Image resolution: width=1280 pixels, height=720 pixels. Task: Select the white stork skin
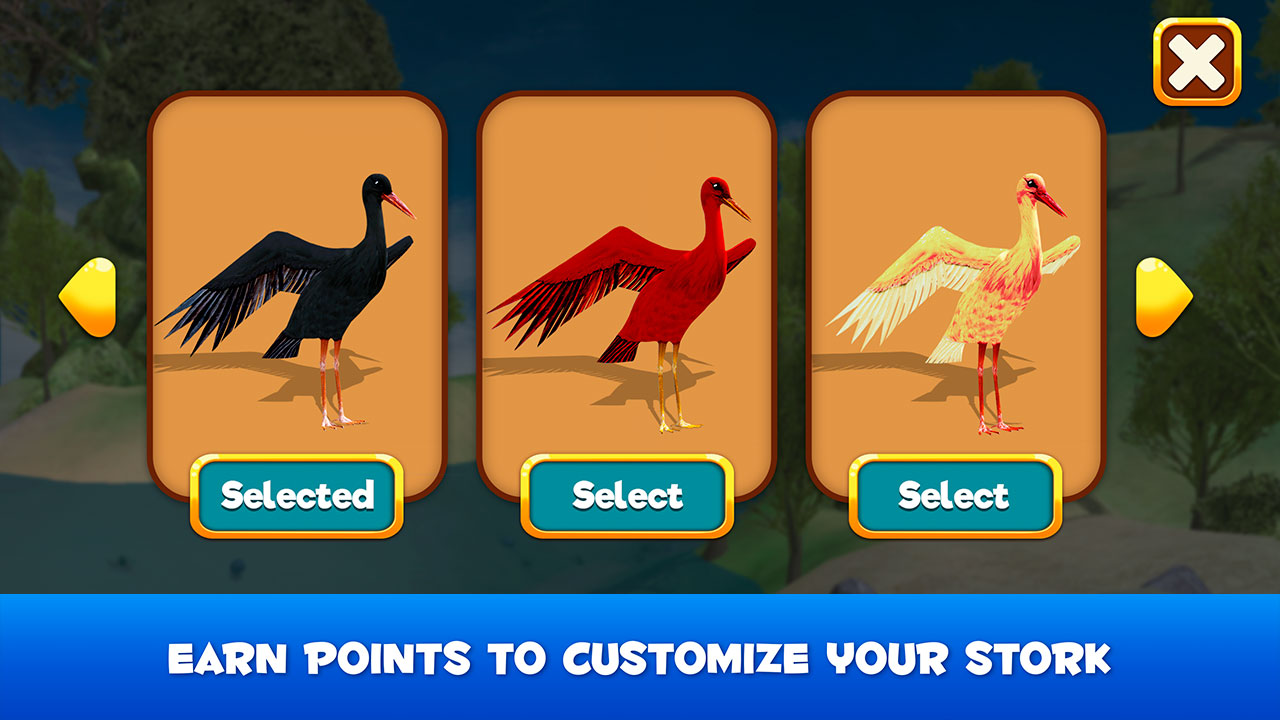click(x=953, y=494)
